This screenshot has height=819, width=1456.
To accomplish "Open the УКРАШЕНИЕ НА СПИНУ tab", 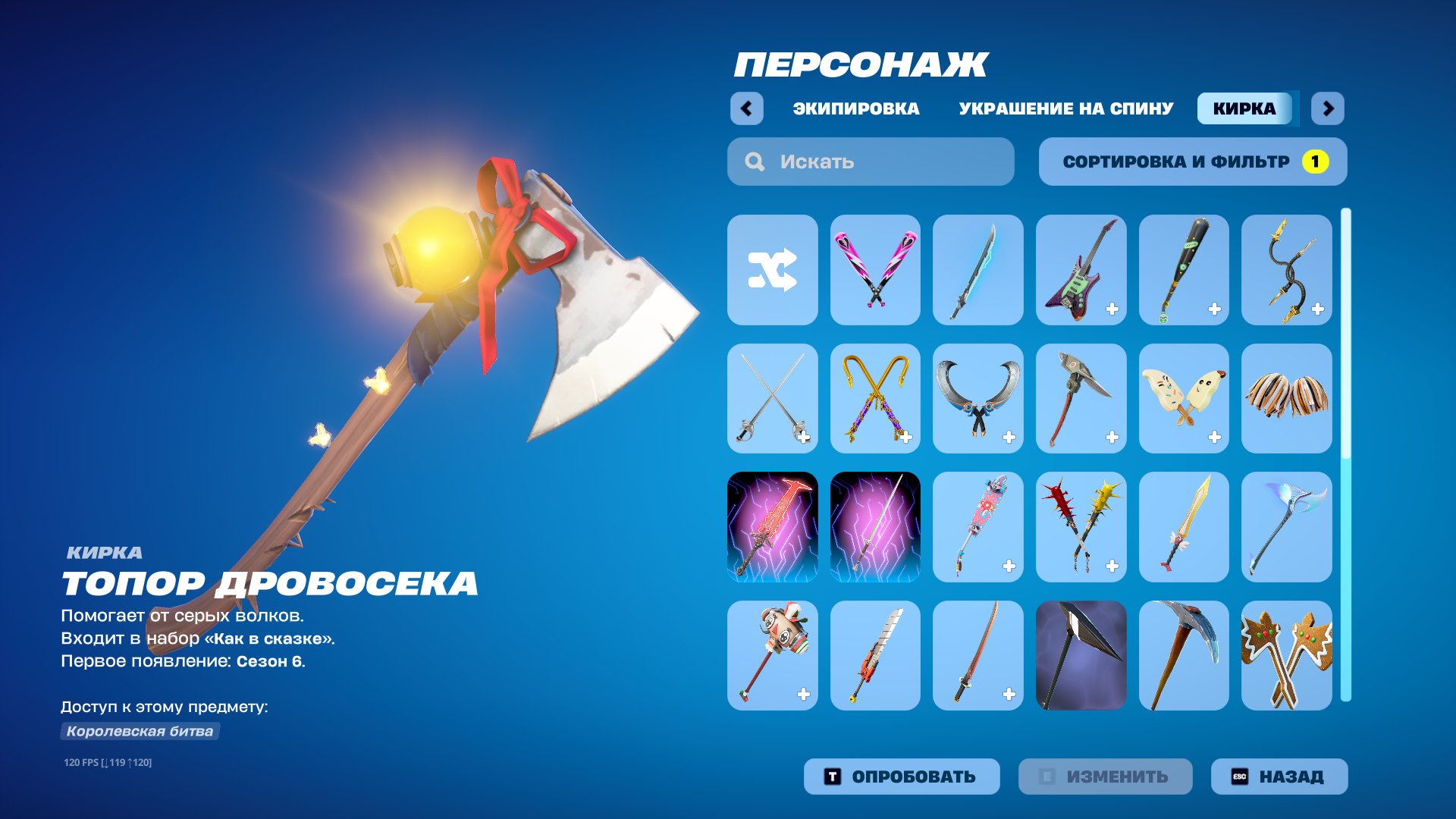I will (1064, 108).
